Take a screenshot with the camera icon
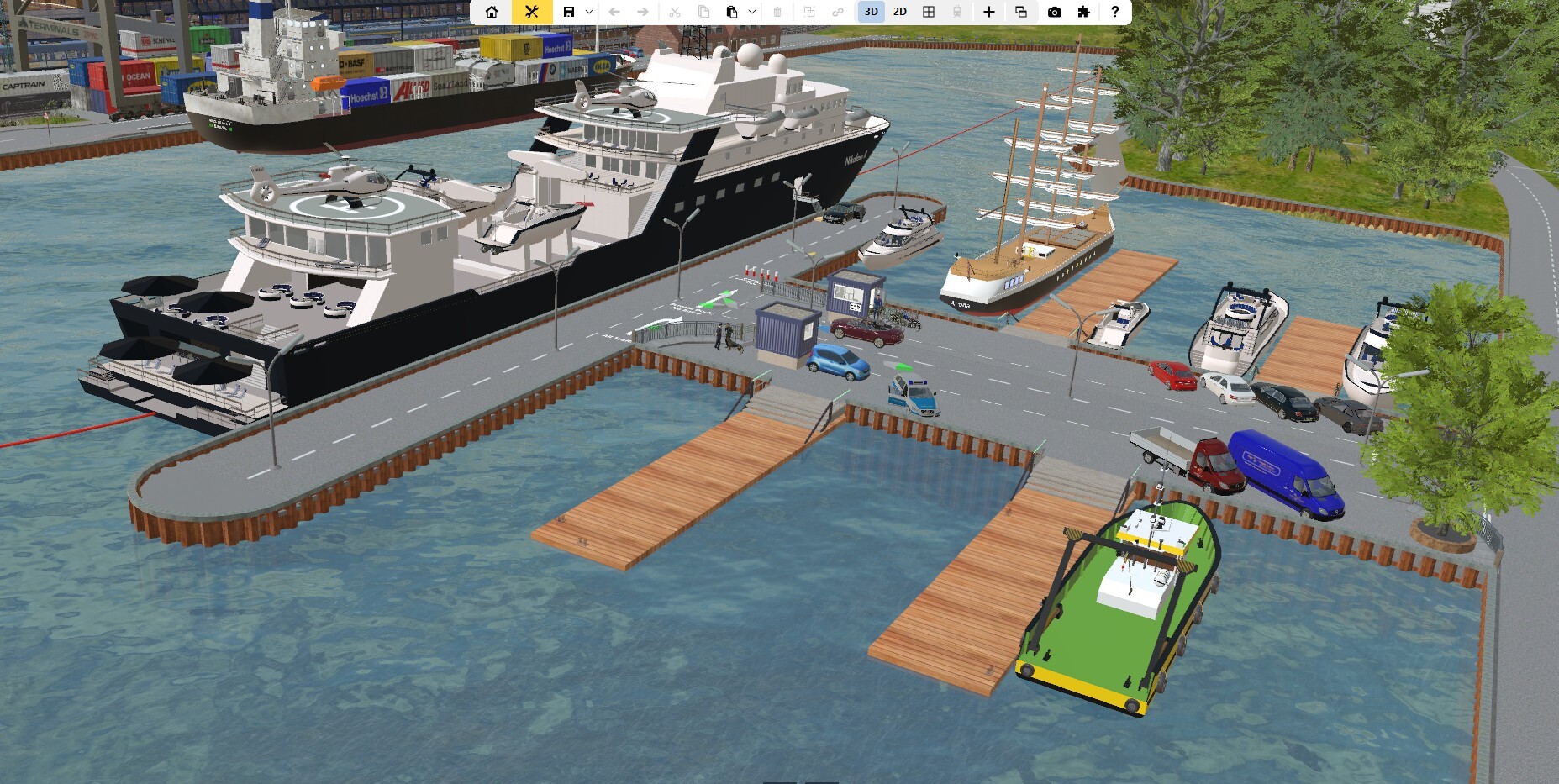The width and height of the screenshot is (1559, 784). [1055, 12]
